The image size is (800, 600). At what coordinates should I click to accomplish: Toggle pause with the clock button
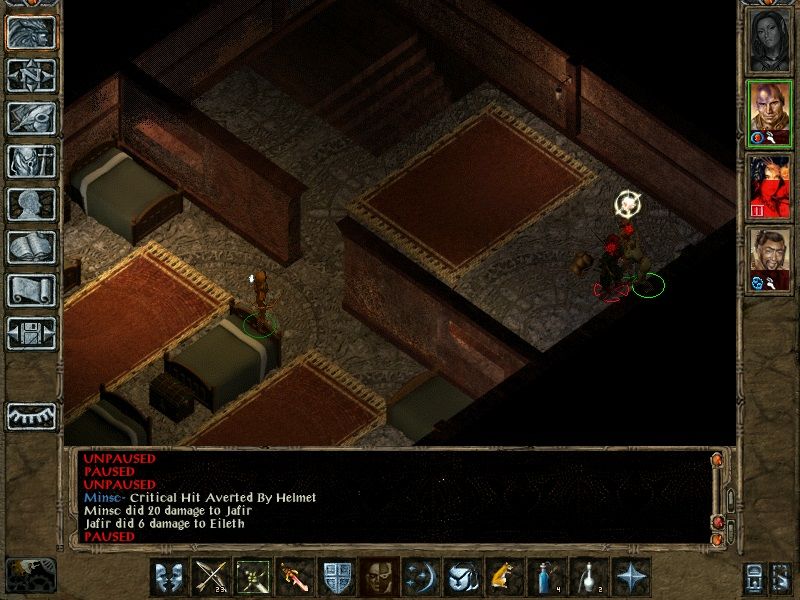pyautogui.click(x=30, y=573)
